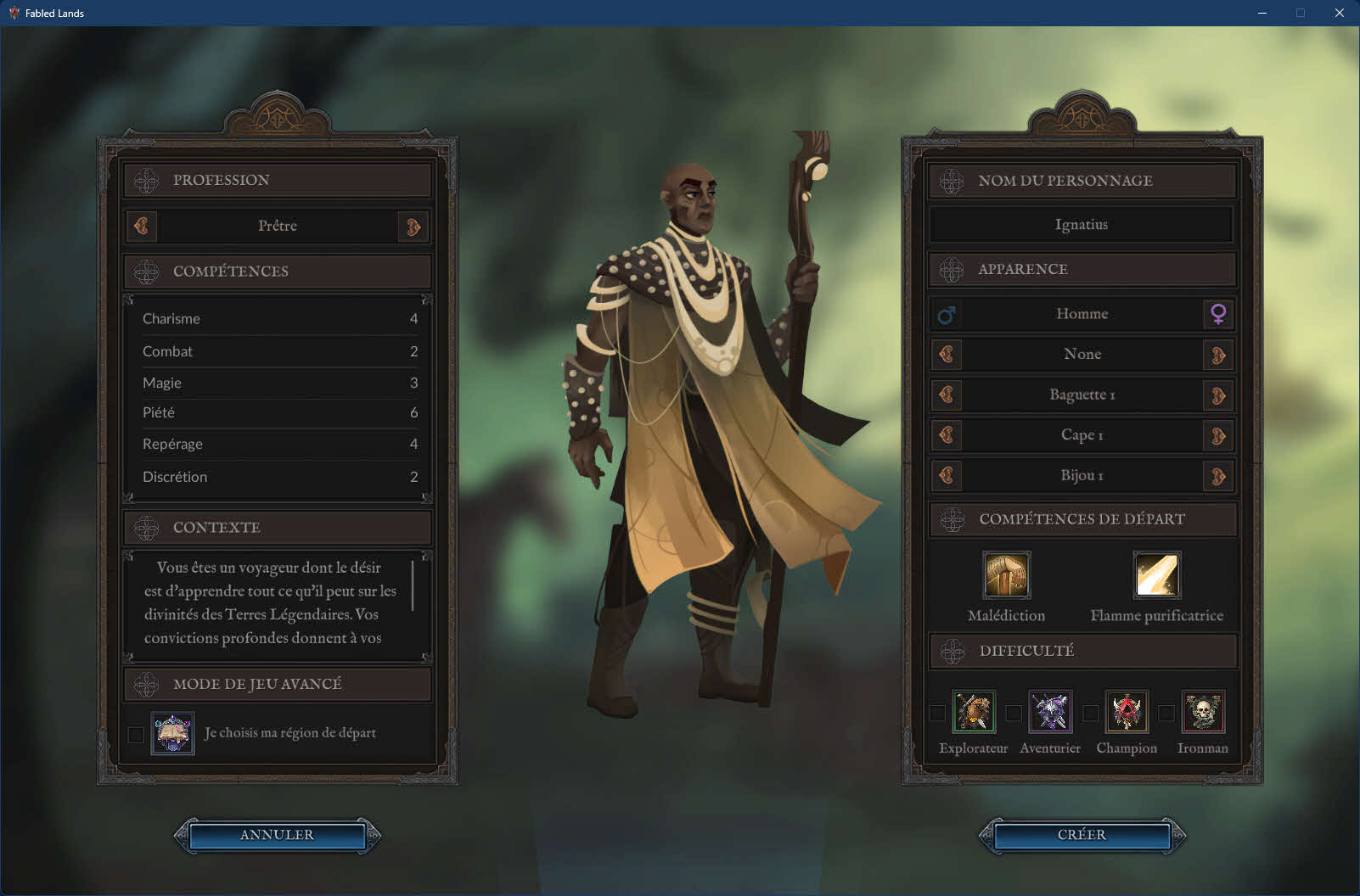The height and width of the screenshot is (896, 1360).
Task: Click the character name field Ignatius
Action: pos(1081,225)
